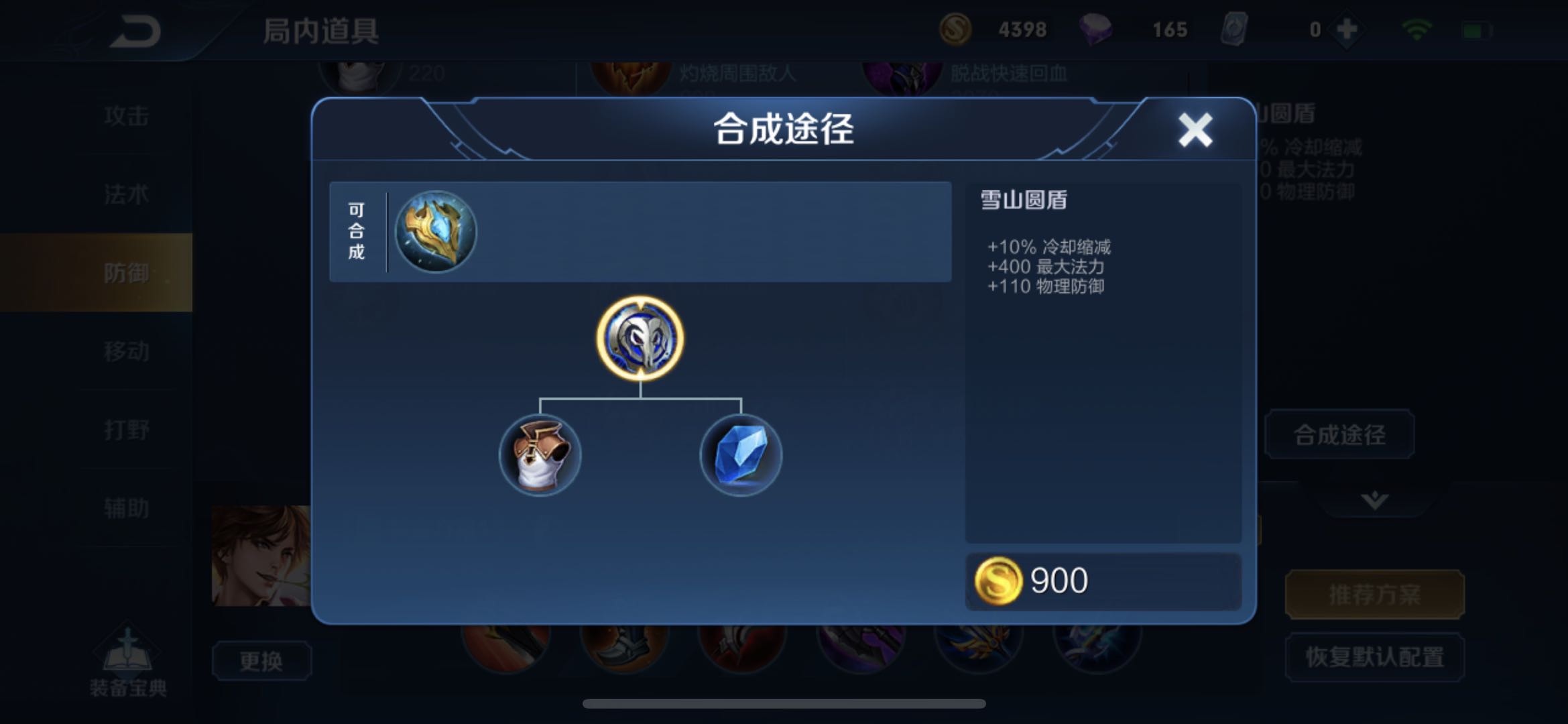
Task: Switch to the 法术 category tab
Action: (x=127, y=193)
